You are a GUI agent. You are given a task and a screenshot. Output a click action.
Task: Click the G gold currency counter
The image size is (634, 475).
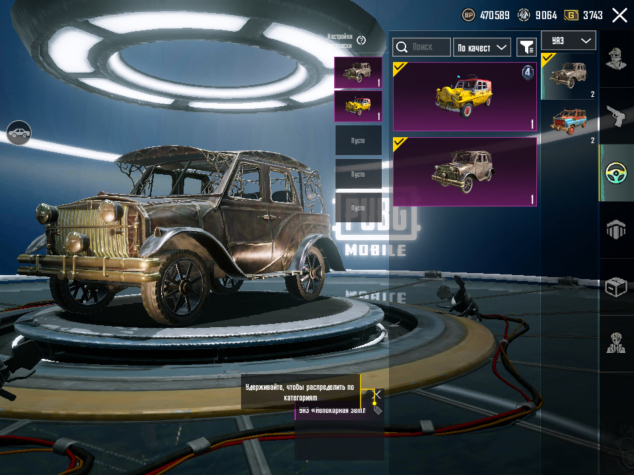click(x=583, y=15)
